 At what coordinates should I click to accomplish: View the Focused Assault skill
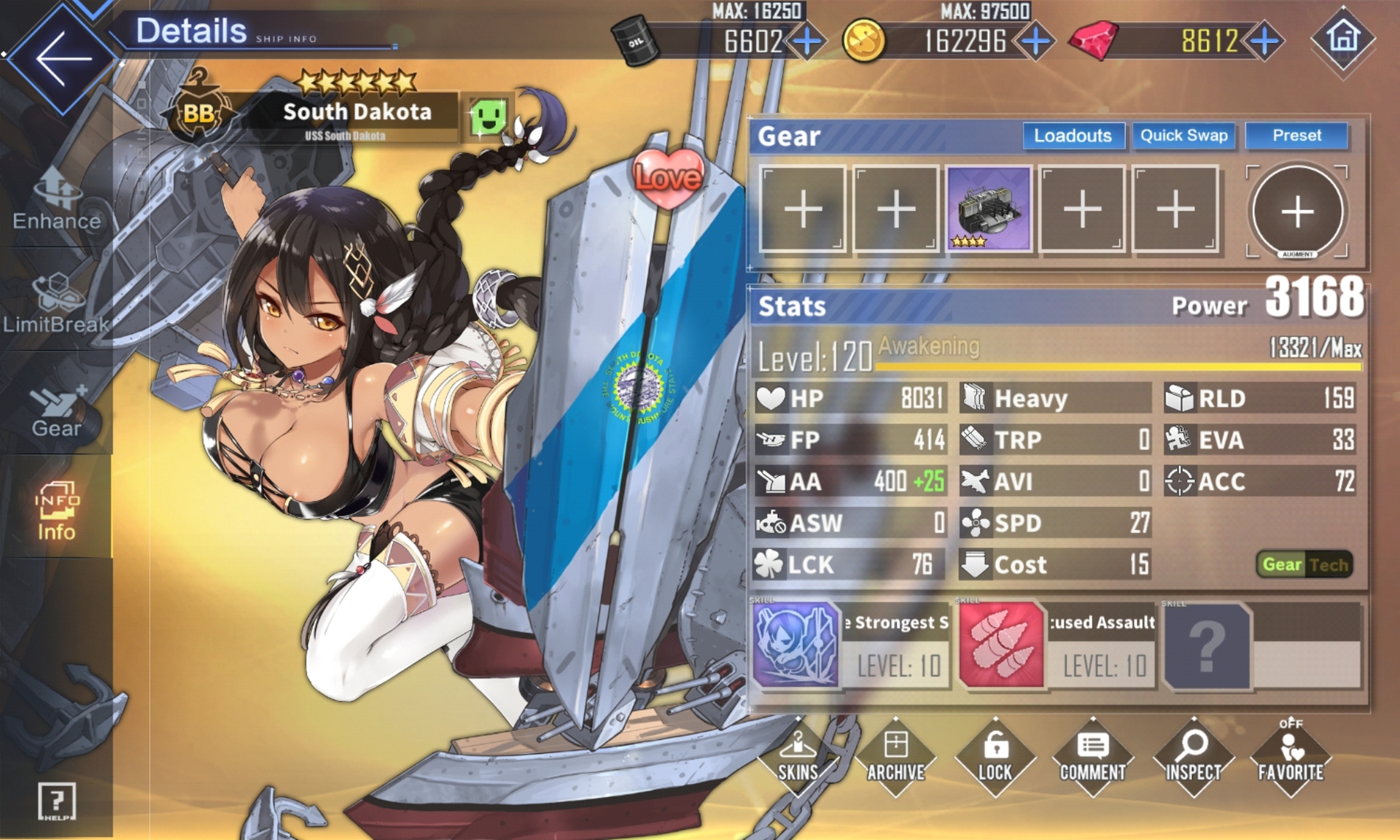pos(1057,645)
